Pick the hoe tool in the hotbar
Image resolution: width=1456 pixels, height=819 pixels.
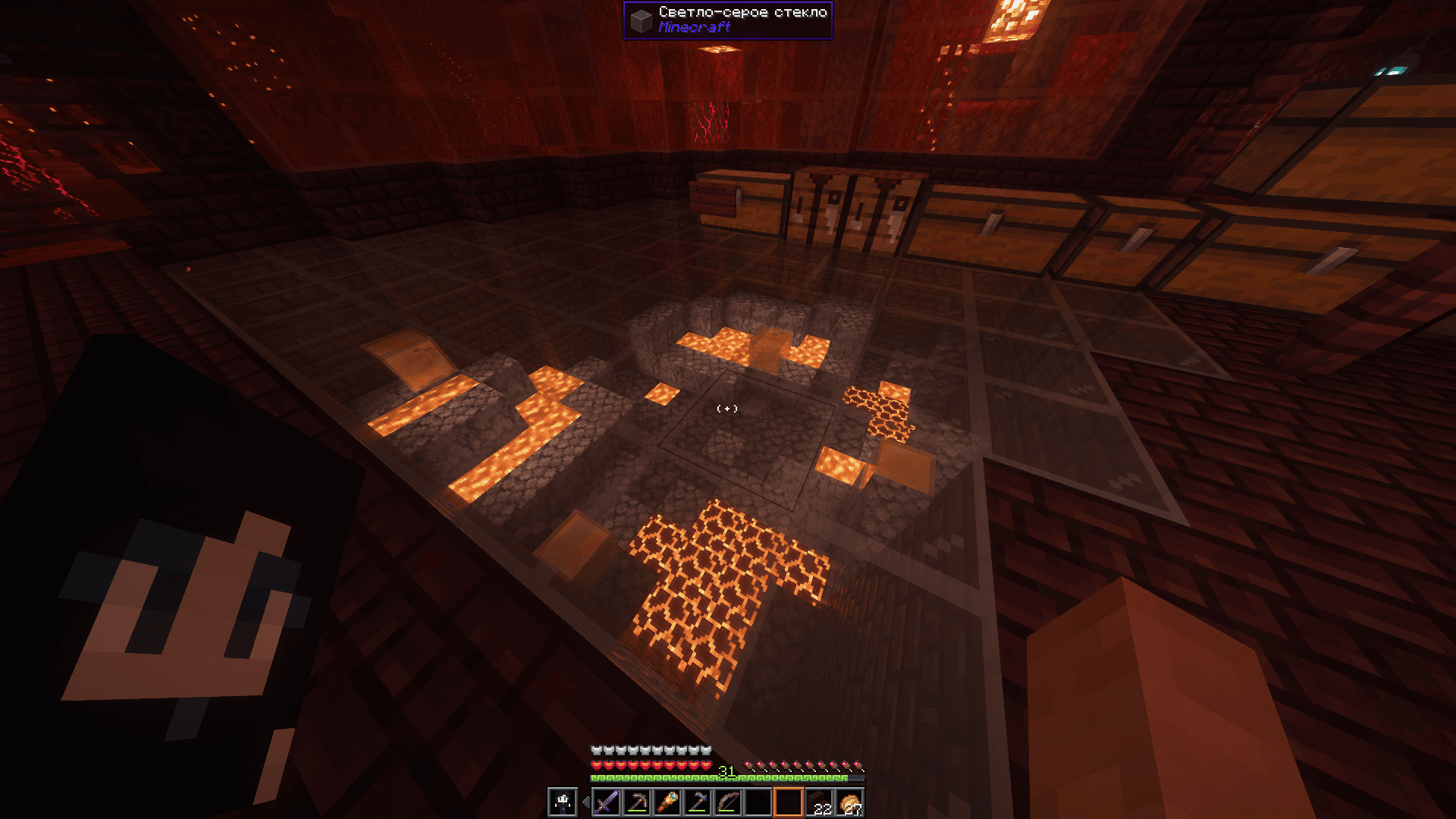[x=698, y=802]
